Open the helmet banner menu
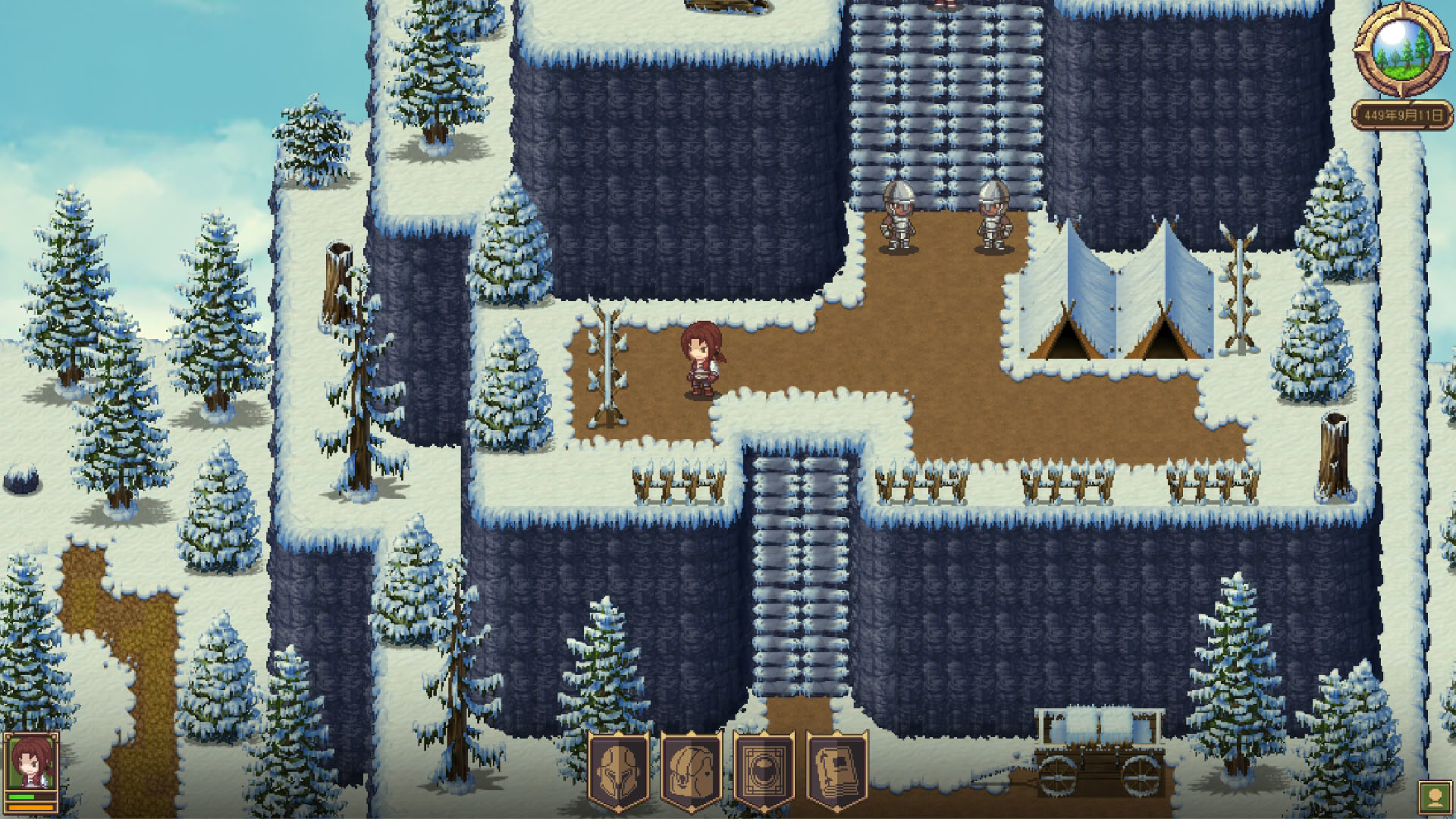 (619, 771)
